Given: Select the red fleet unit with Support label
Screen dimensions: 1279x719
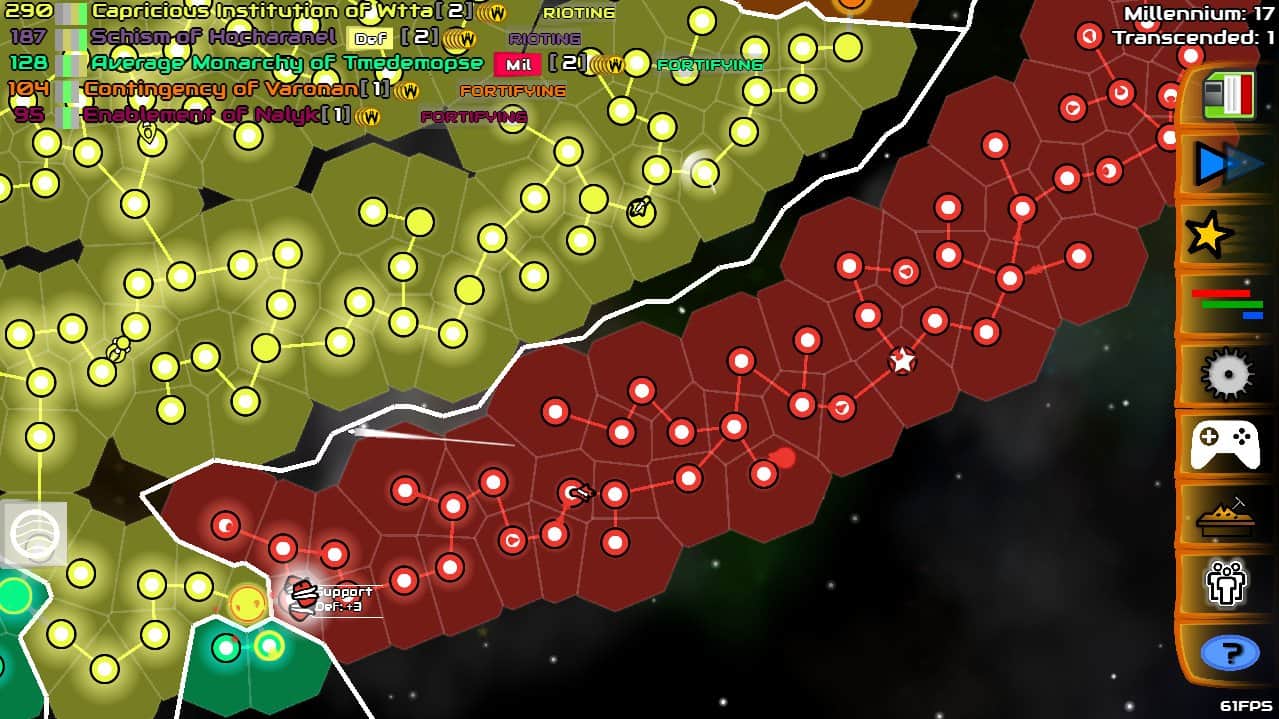Looking at the screenshot, I should 301,597.
